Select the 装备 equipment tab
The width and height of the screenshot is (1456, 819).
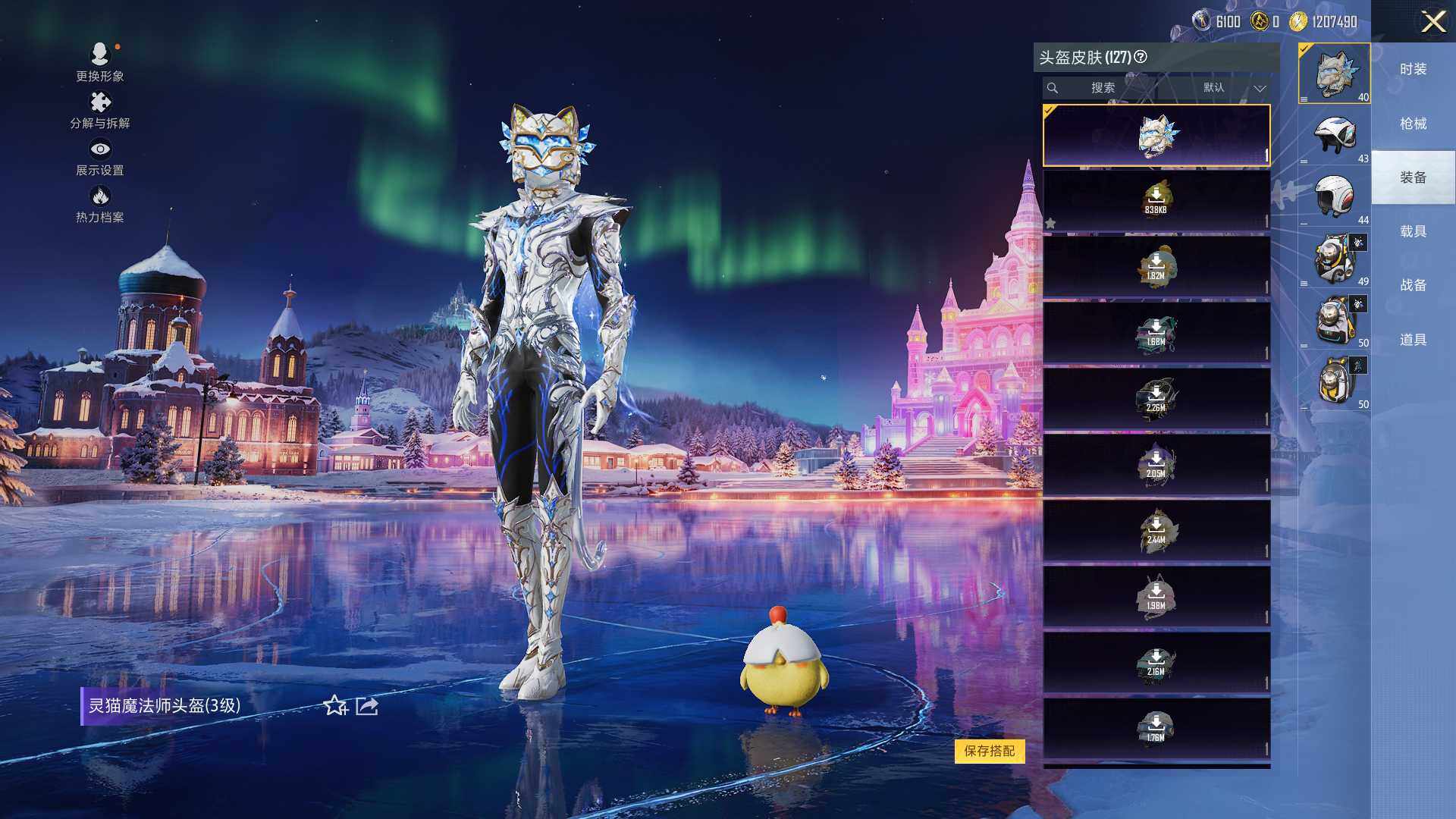pyautogui.click(x=1413, y=177)
